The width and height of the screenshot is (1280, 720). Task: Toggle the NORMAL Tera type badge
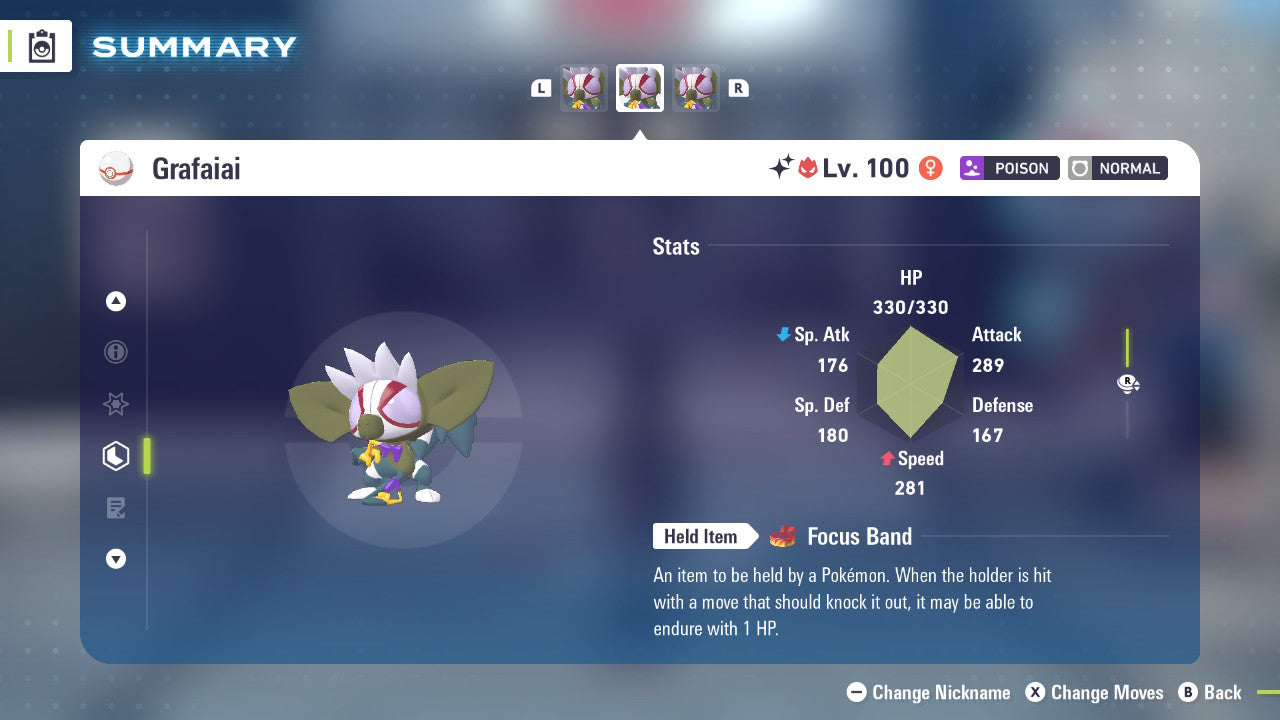click(x=1117, y=168)
